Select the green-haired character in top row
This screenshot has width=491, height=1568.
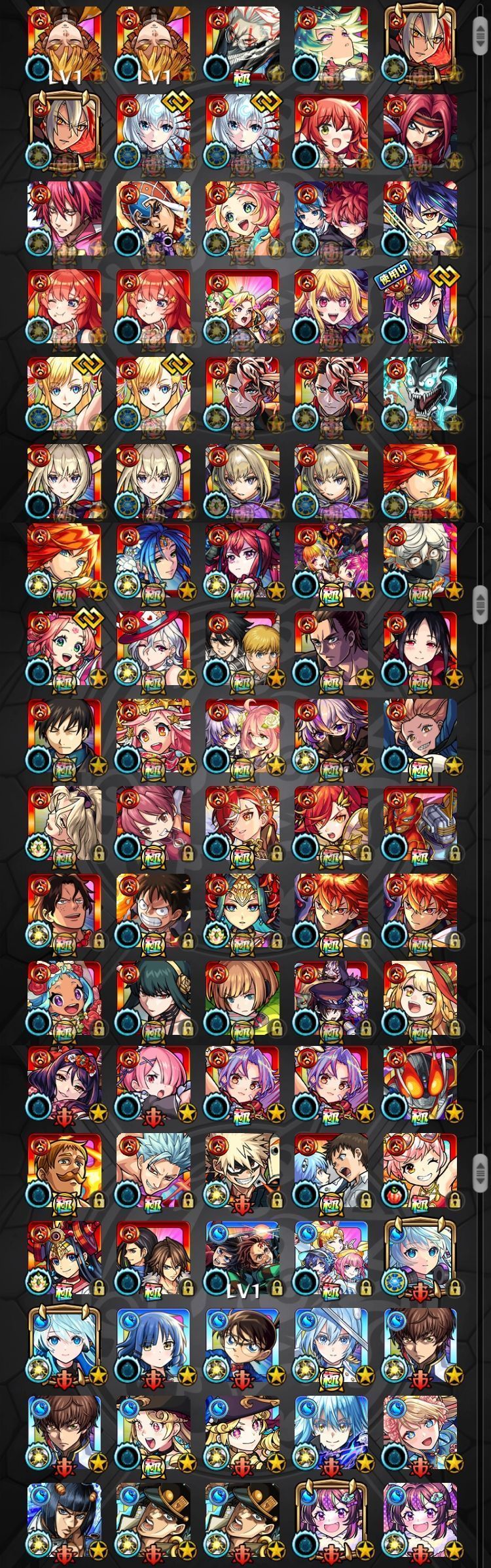331,43
